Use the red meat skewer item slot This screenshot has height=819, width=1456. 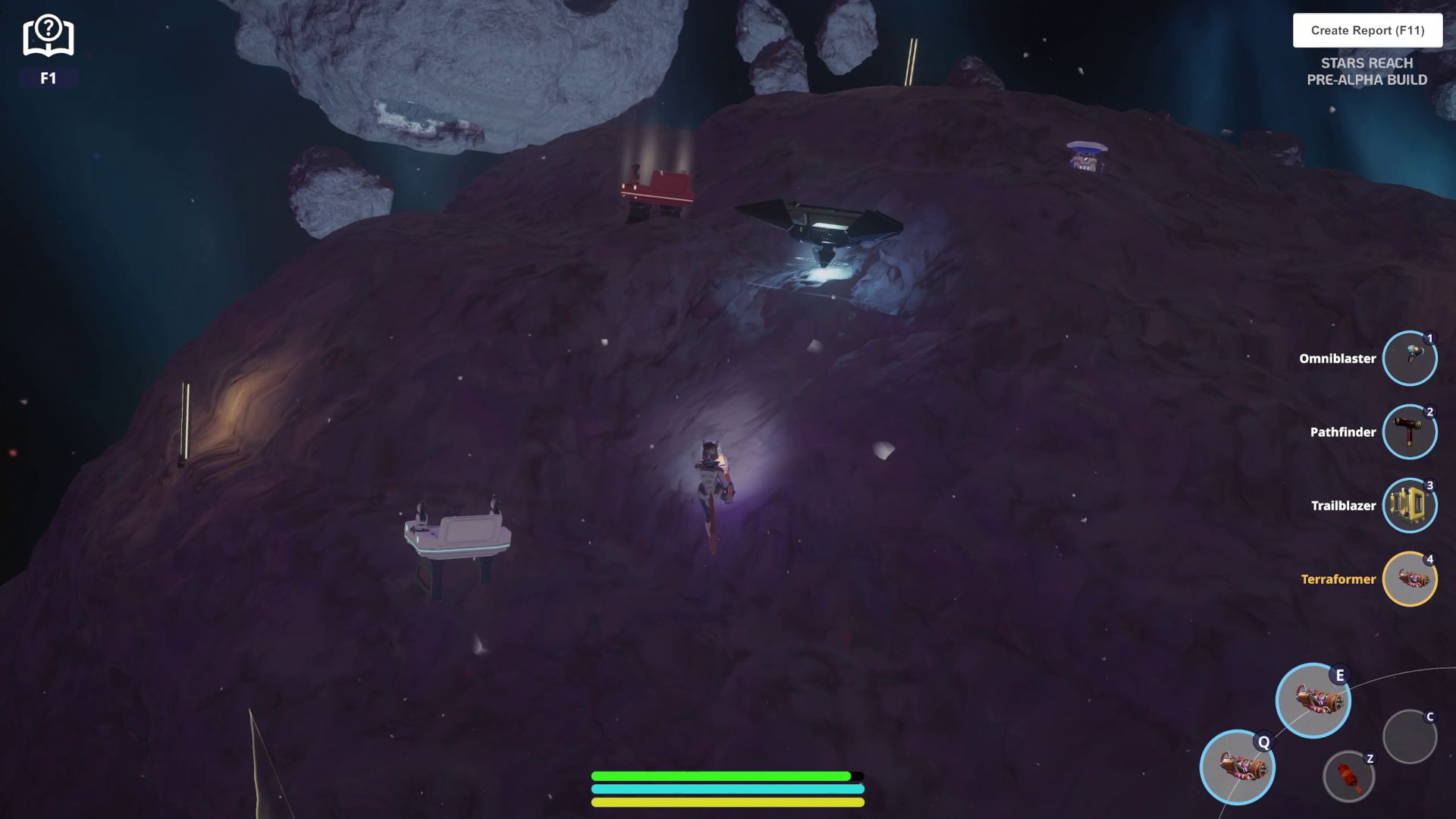pos(1348,776)
